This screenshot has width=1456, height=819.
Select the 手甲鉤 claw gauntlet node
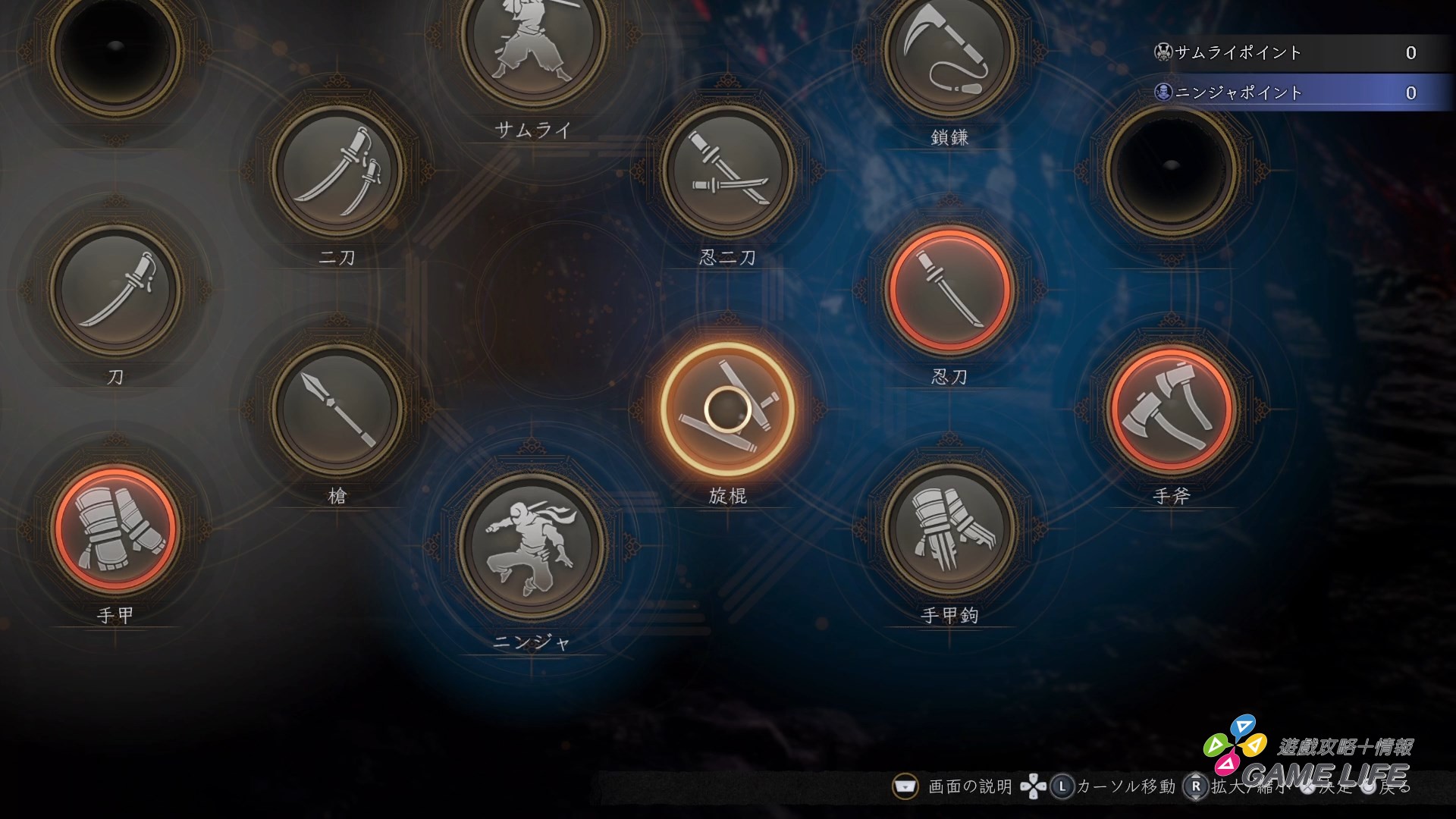tap(950, 531)
